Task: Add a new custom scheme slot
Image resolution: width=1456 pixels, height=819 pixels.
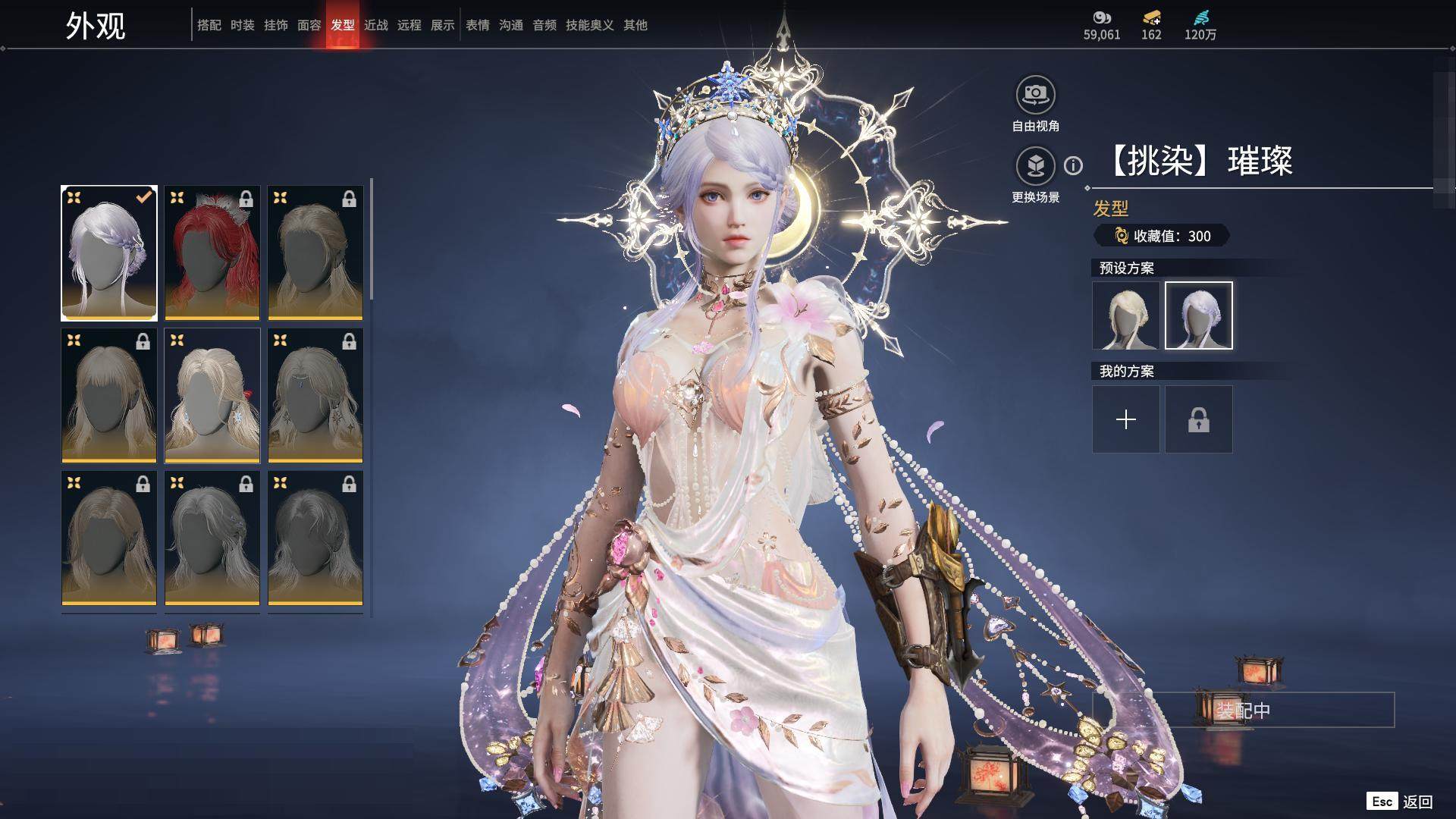Action: [x=1125, y=419]
